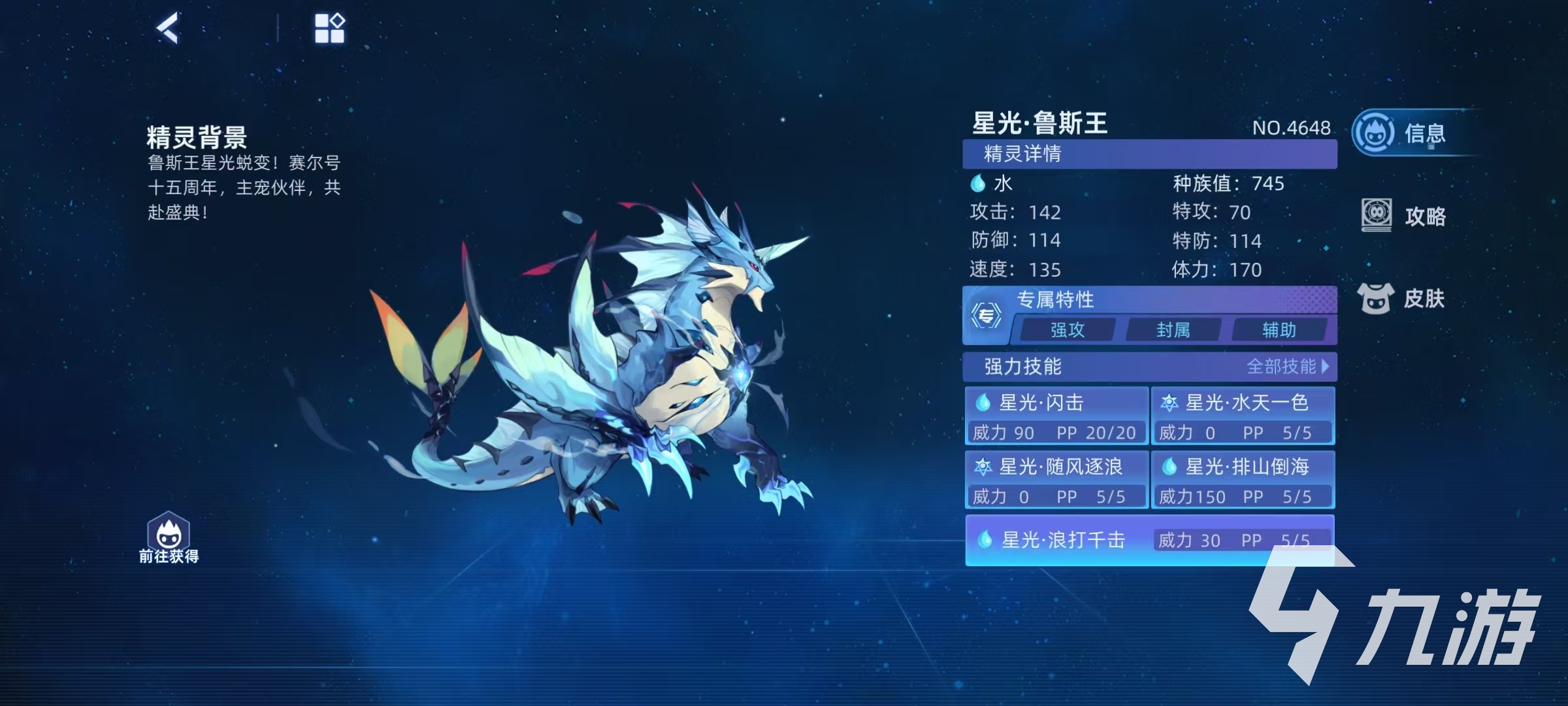The height and width of the screenshot is (706, 1568).
Task: Switch to the 信息 info tab
Action: click(1405, 133)
